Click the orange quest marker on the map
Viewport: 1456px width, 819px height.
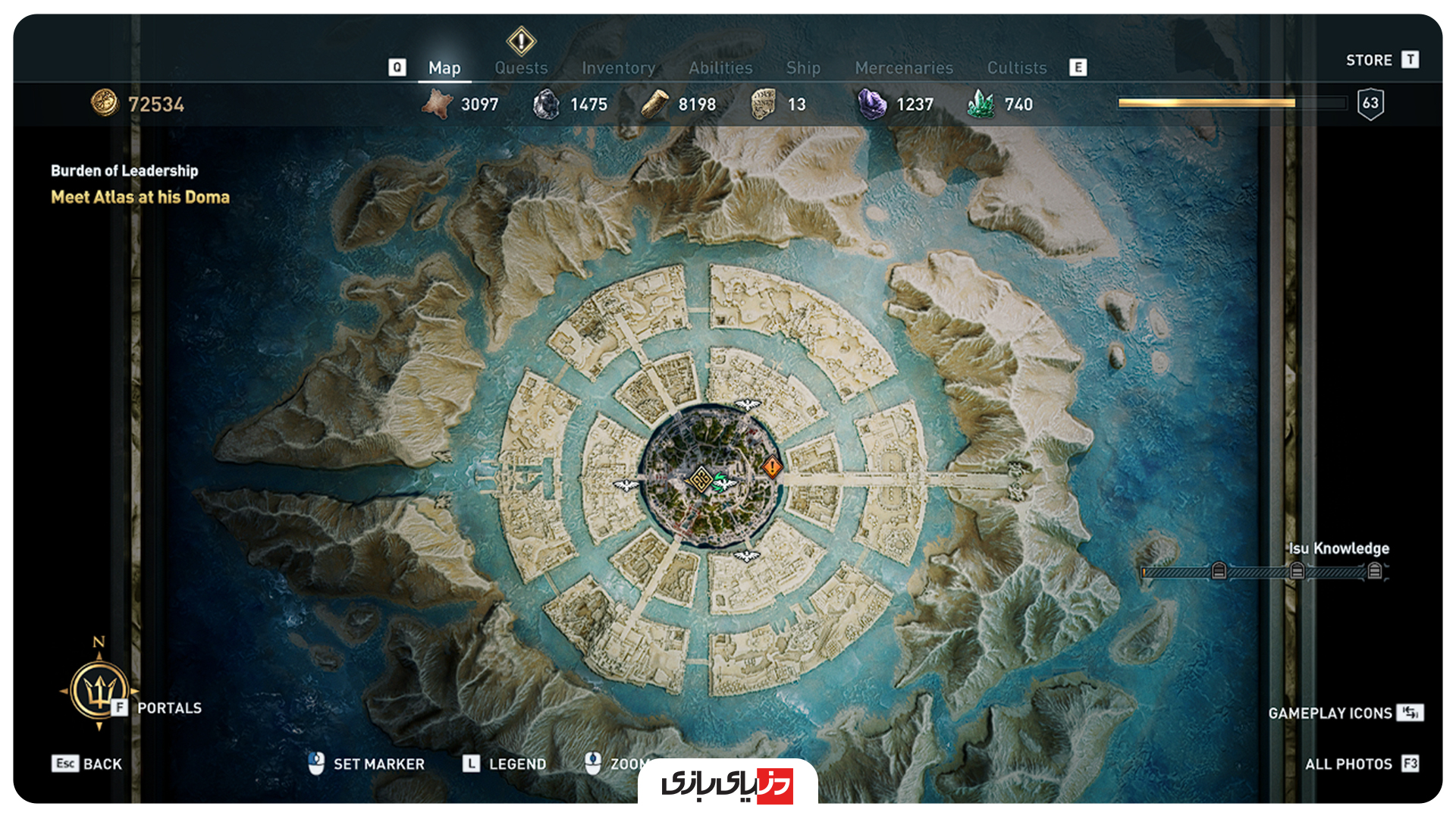pos(771,467)
